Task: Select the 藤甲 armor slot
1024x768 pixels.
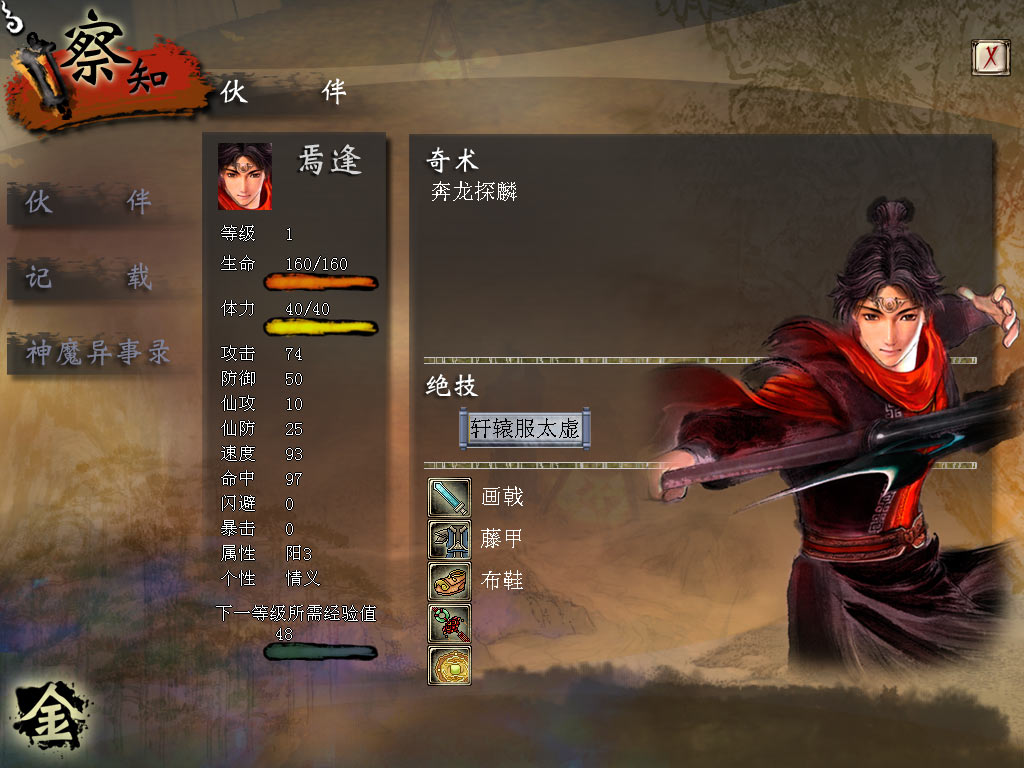Action: coord(449,539)
